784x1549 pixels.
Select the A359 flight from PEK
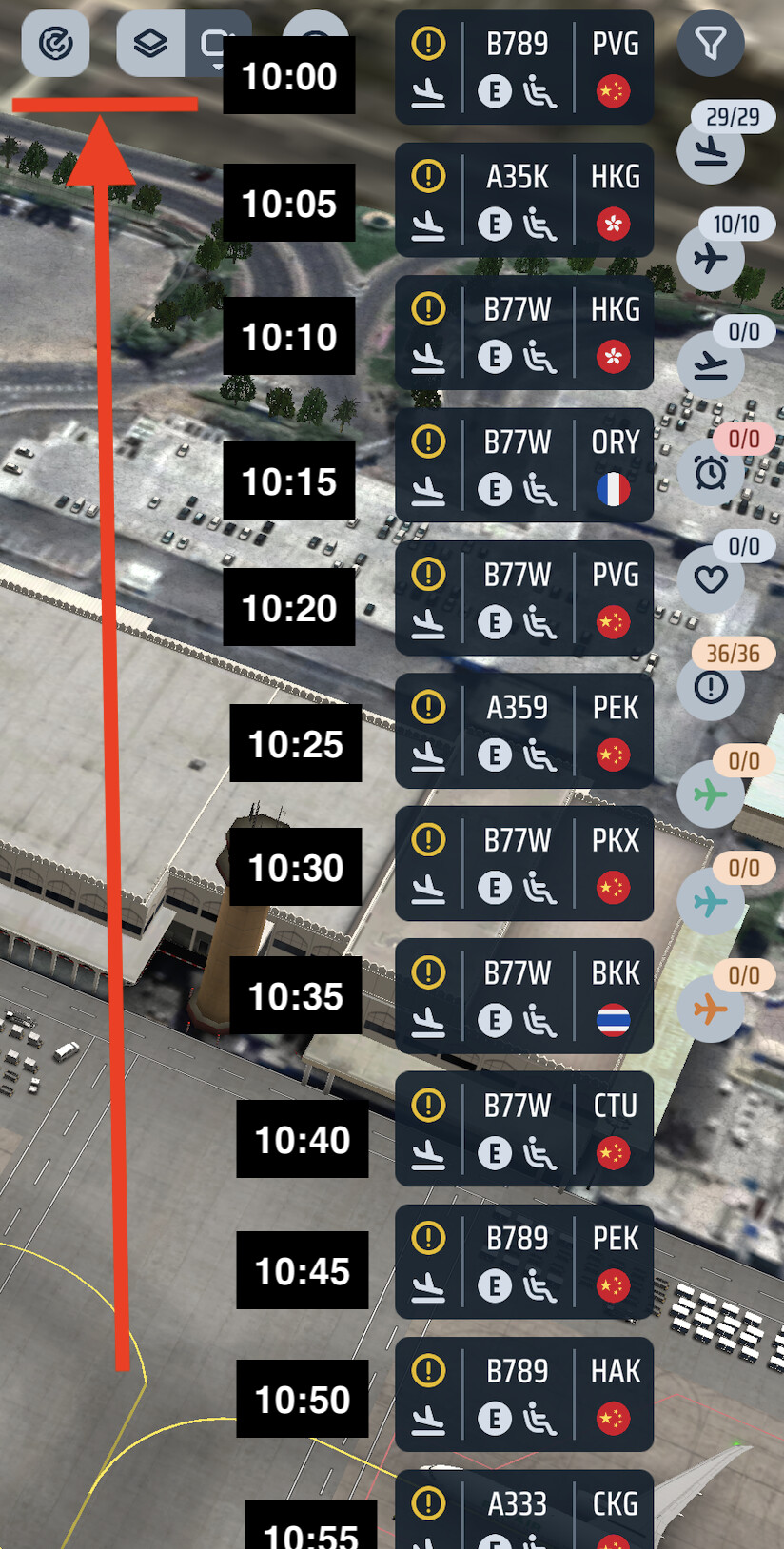click(x=523, y=731)
